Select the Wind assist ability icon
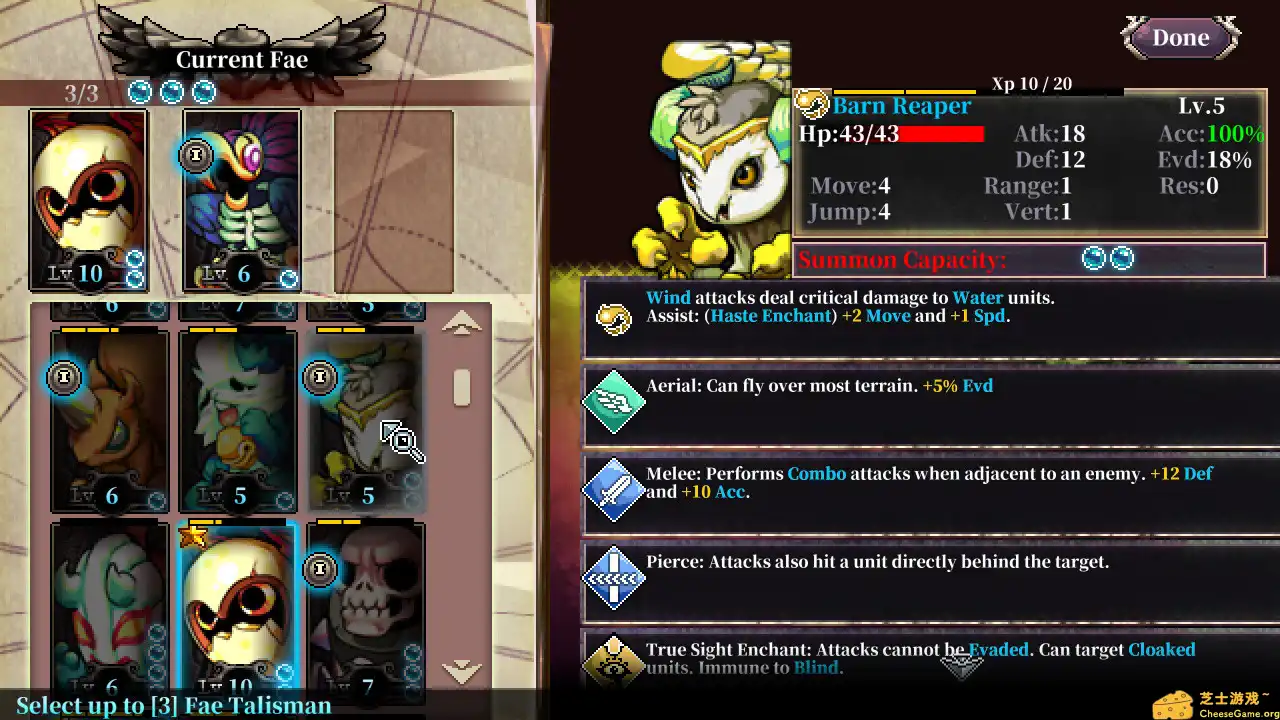Viewport: 1280px width, 720px height. click(x=613, y=317)
